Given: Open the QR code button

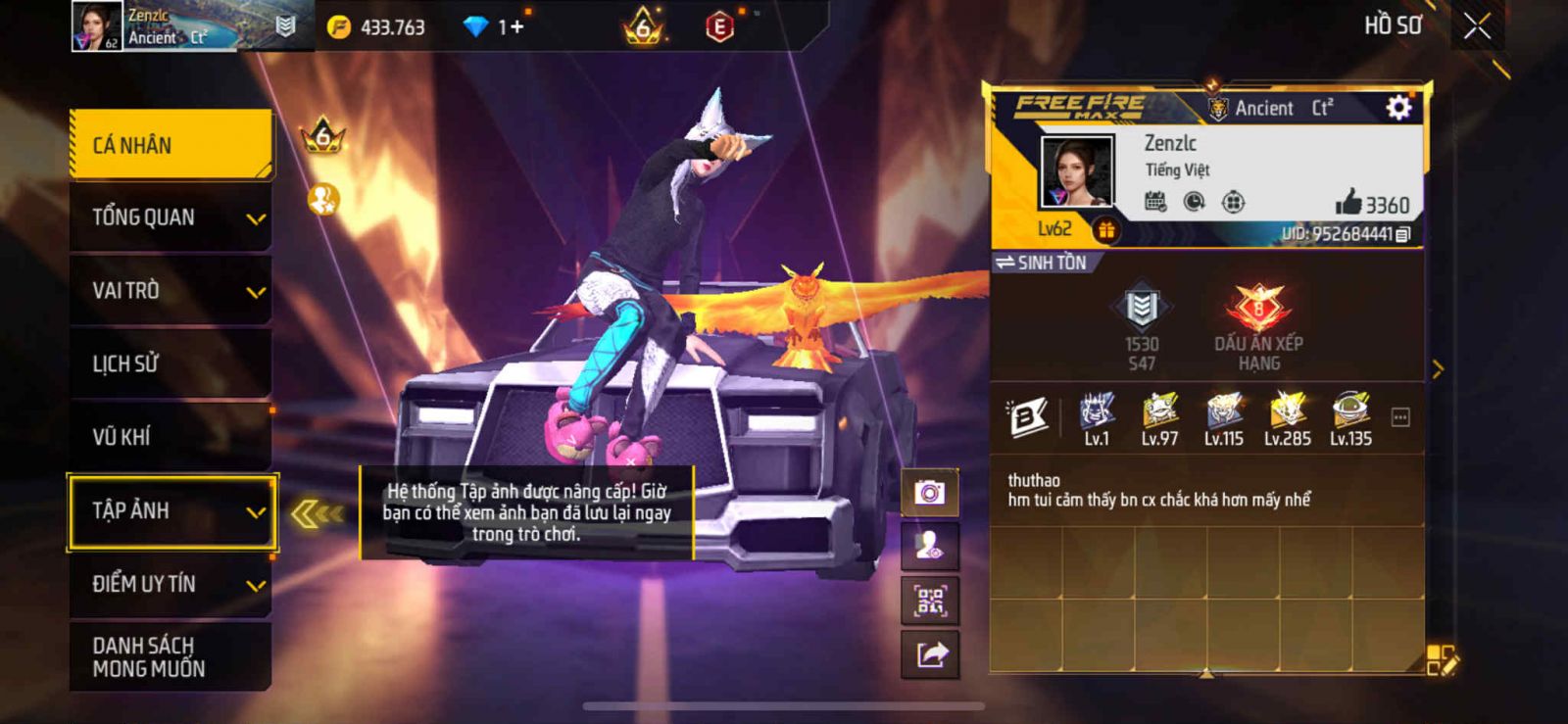Looking at the screenshot, I should (x=929, y=600).
